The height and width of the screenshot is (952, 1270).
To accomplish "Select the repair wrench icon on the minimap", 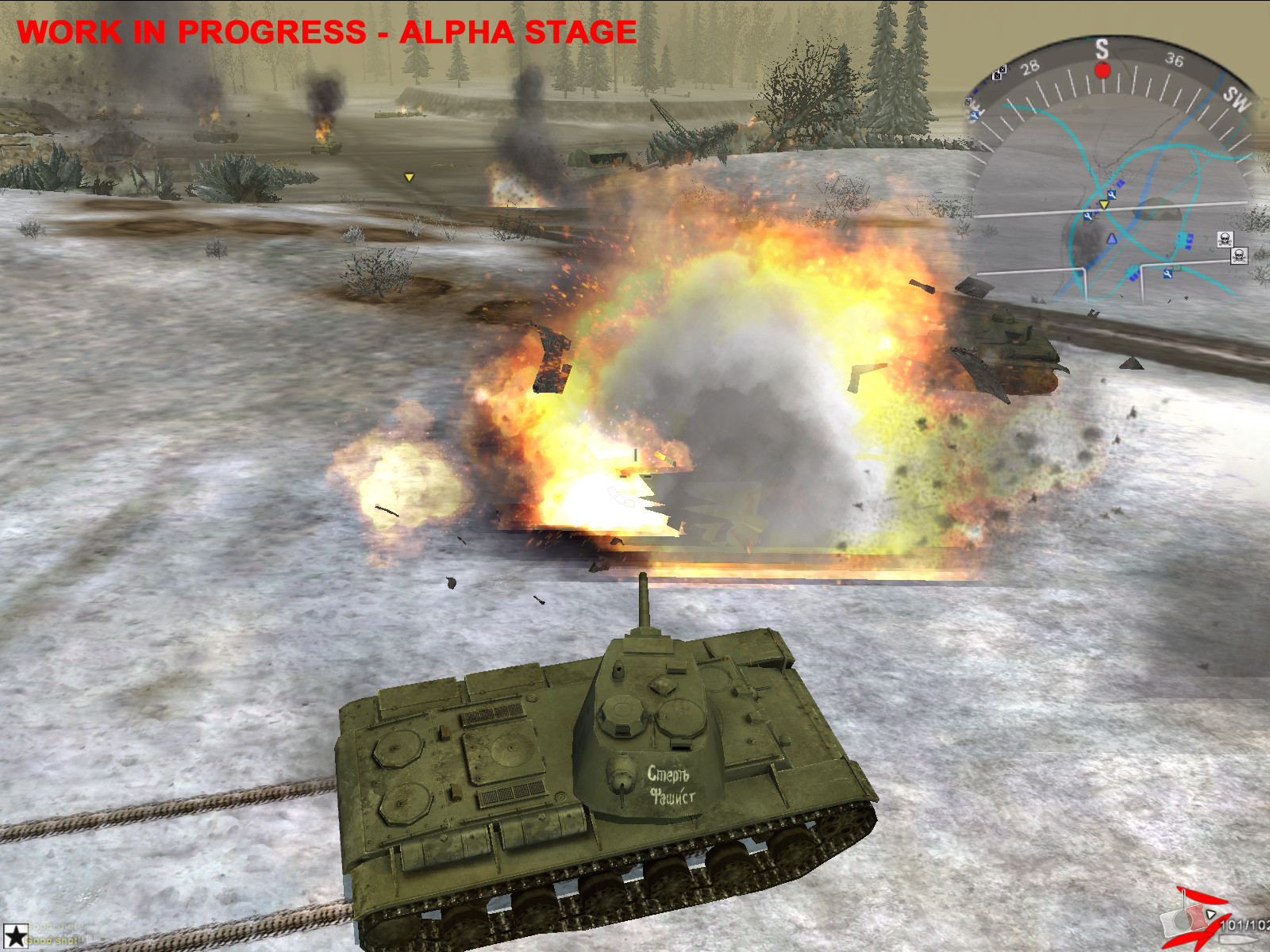I will [1114, 194].
